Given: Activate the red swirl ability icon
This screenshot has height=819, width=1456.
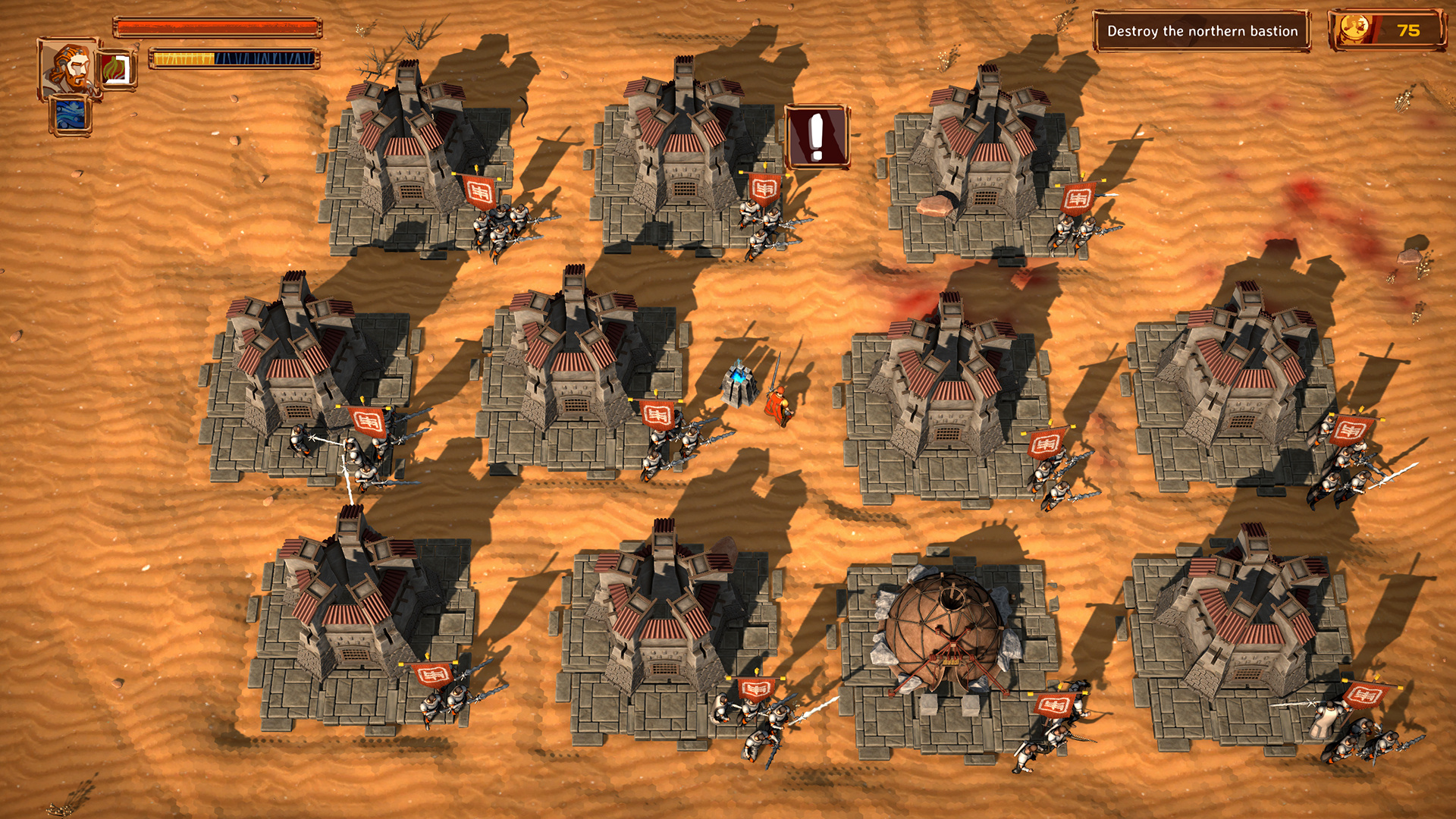Looking at the screenshot, I should 118,70.
